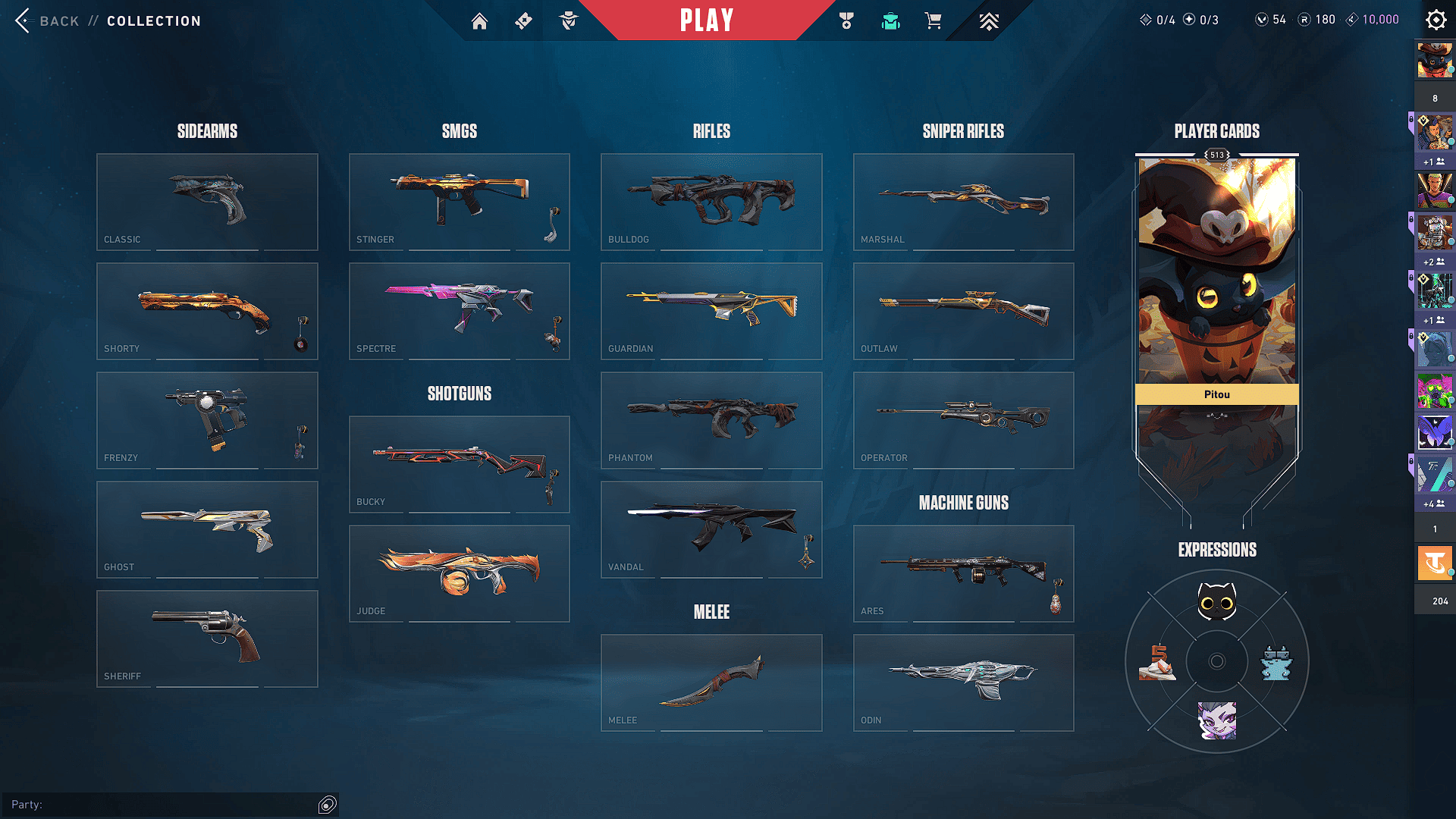Open the Odin machine gun slot
The height and width of the screenshot is (819, 1456).
963,682
